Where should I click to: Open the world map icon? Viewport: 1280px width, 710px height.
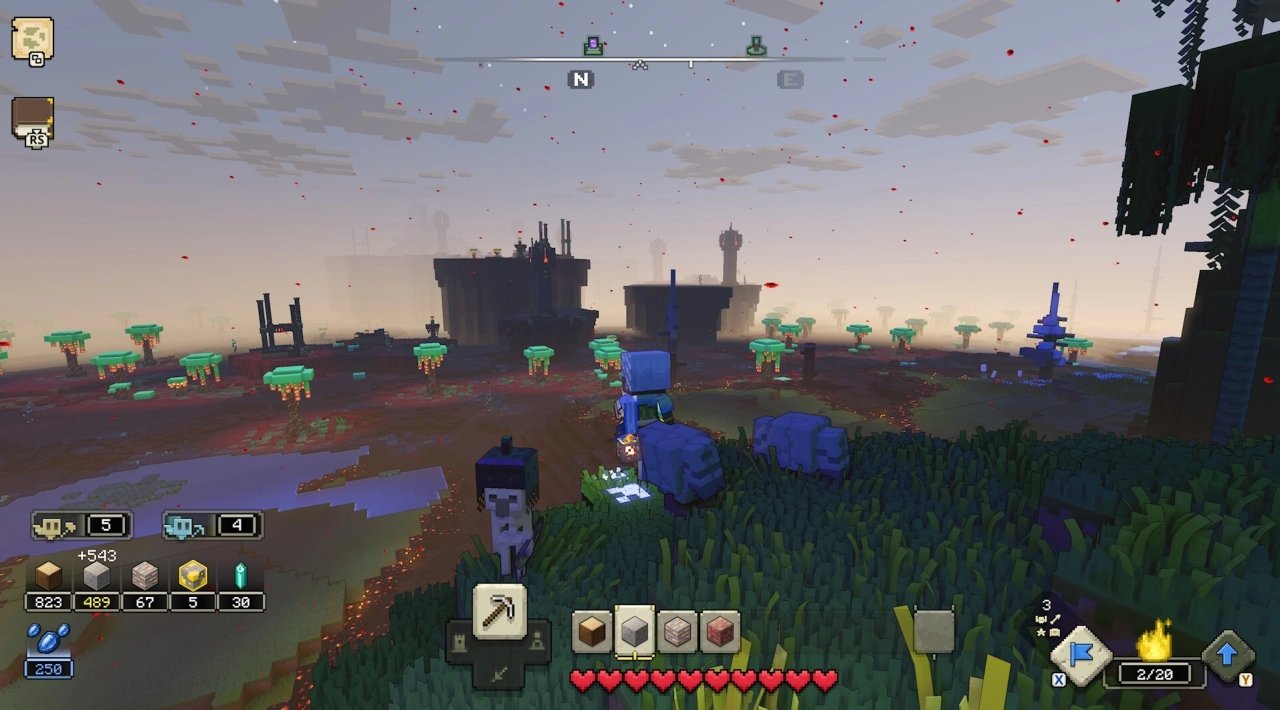[32, 39]
